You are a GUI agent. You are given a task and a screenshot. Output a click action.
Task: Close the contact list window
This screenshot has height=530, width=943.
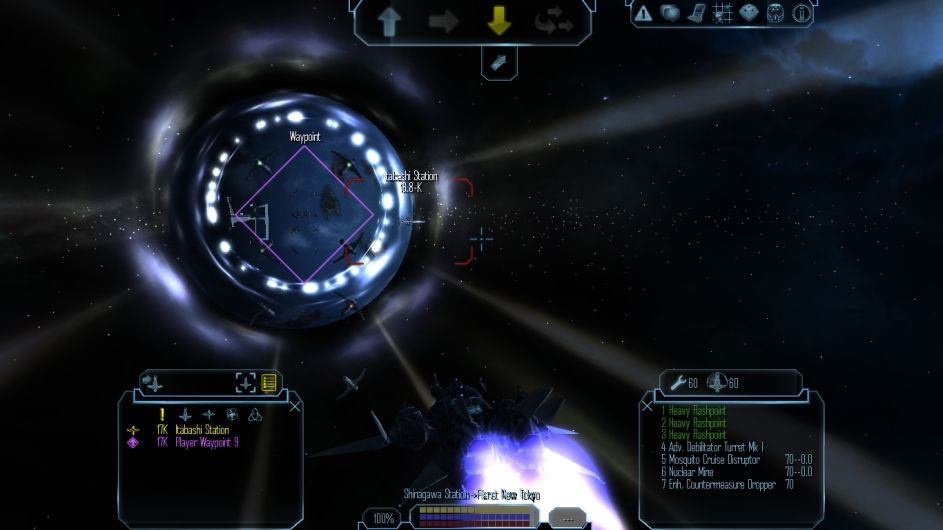coord(294,407)
